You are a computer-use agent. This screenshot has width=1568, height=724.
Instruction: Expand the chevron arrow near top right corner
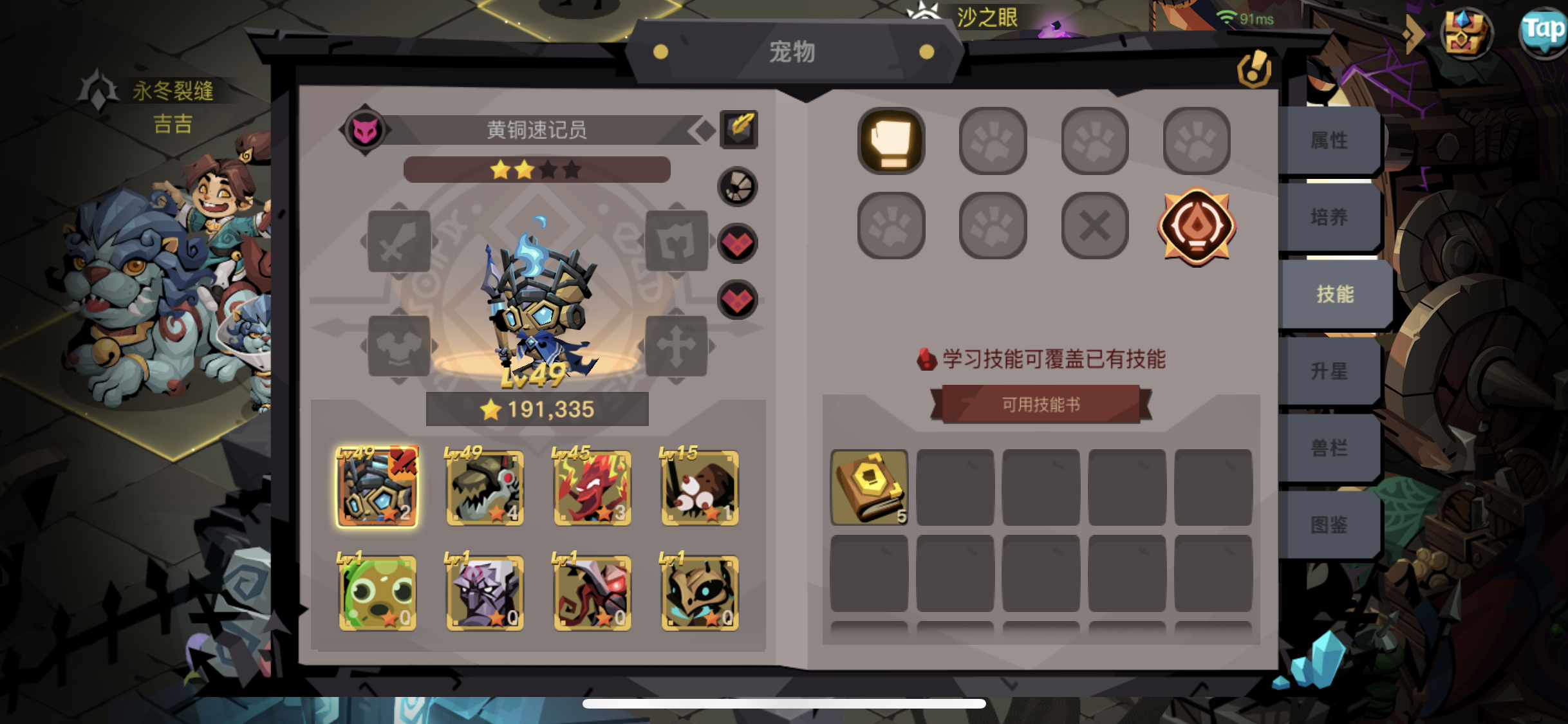[x=1414, y=35]
